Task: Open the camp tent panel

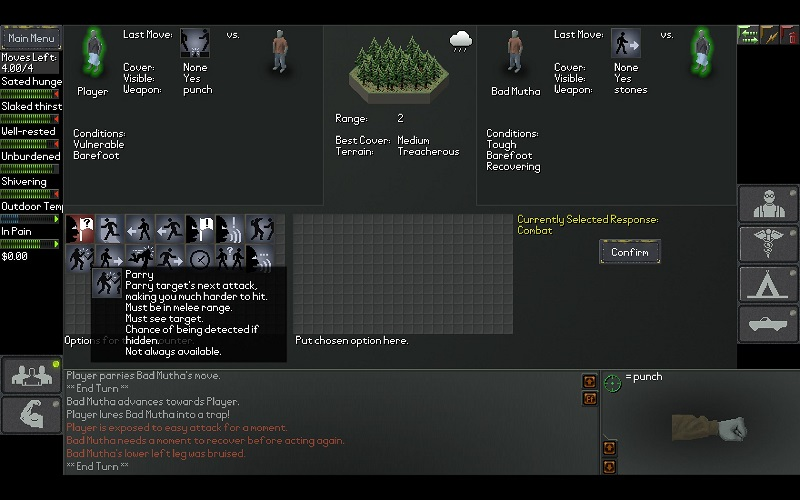Action: pyautogui.click(x=767, y=285)
